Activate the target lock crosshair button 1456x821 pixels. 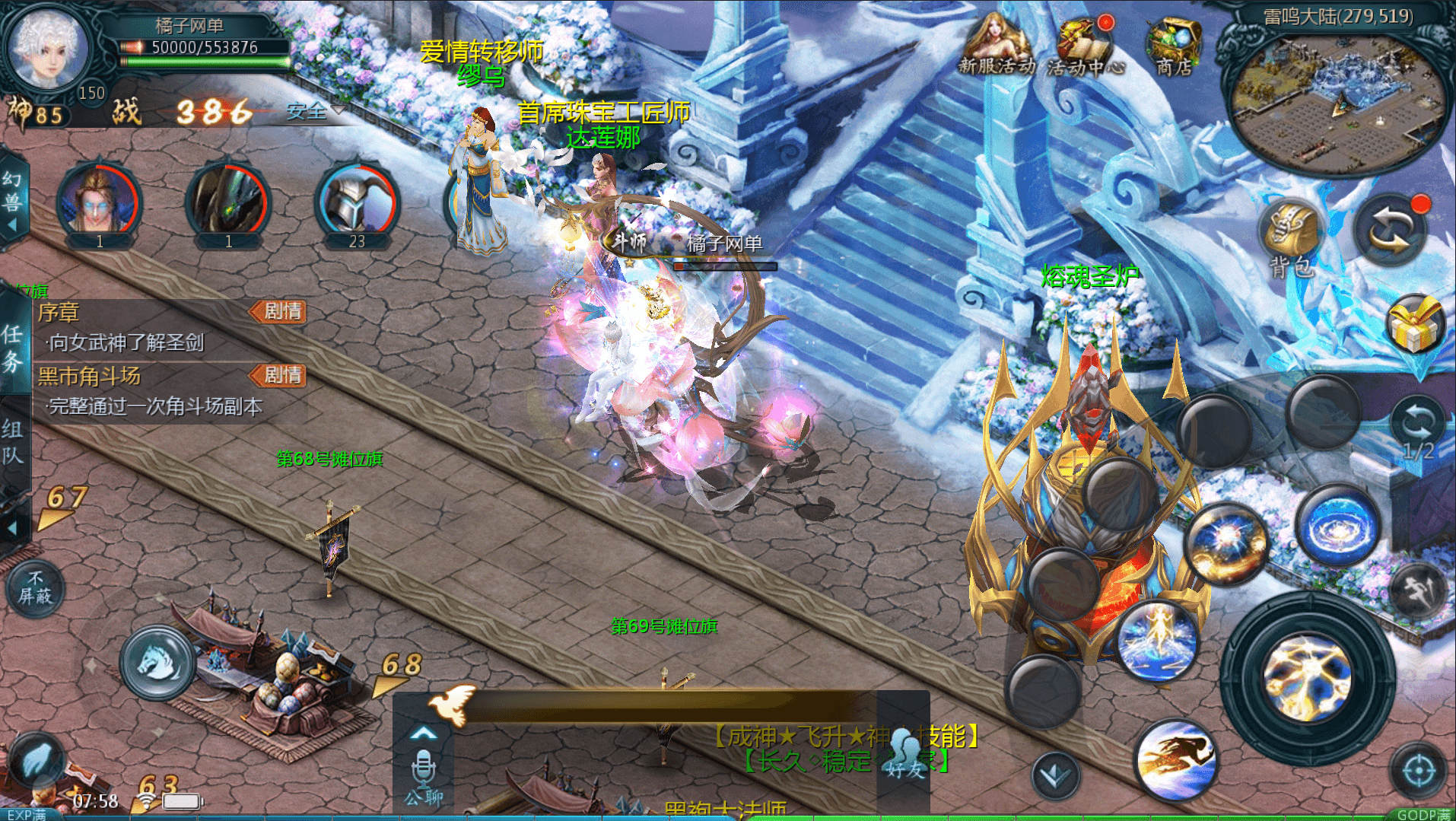point(1419,772)
